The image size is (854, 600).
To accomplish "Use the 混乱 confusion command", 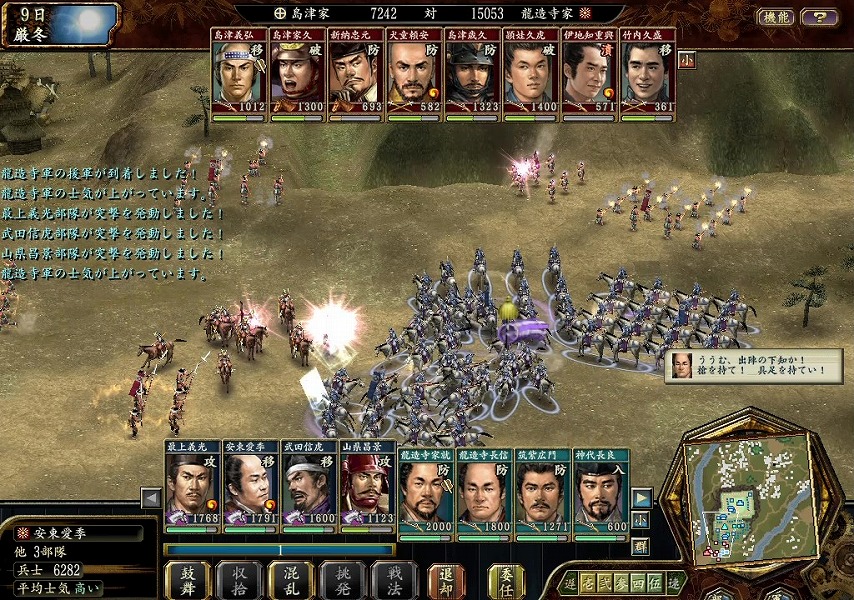I will pos(290,580).
